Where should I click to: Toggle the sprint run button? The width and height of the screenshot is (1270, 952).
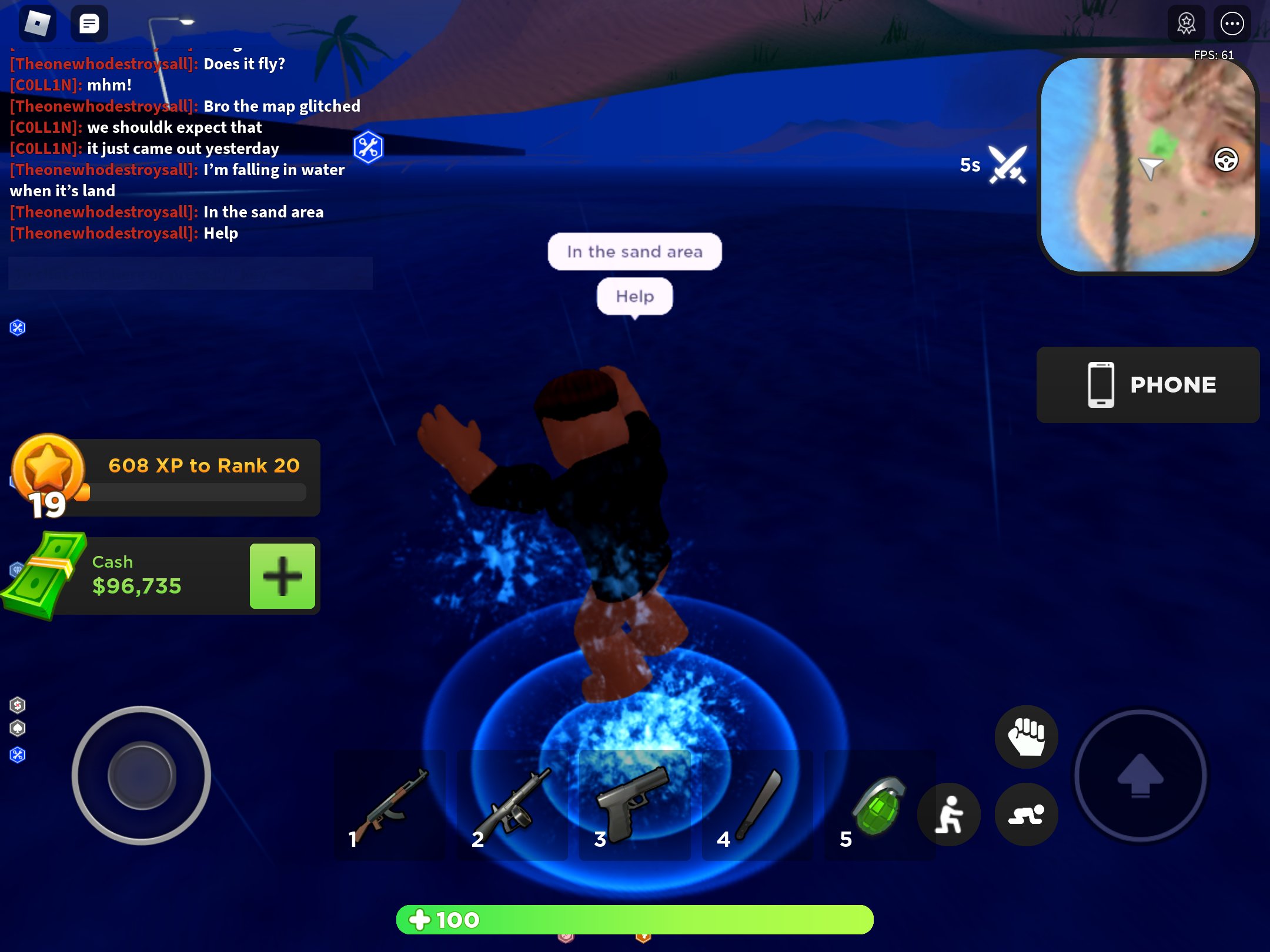948,815
